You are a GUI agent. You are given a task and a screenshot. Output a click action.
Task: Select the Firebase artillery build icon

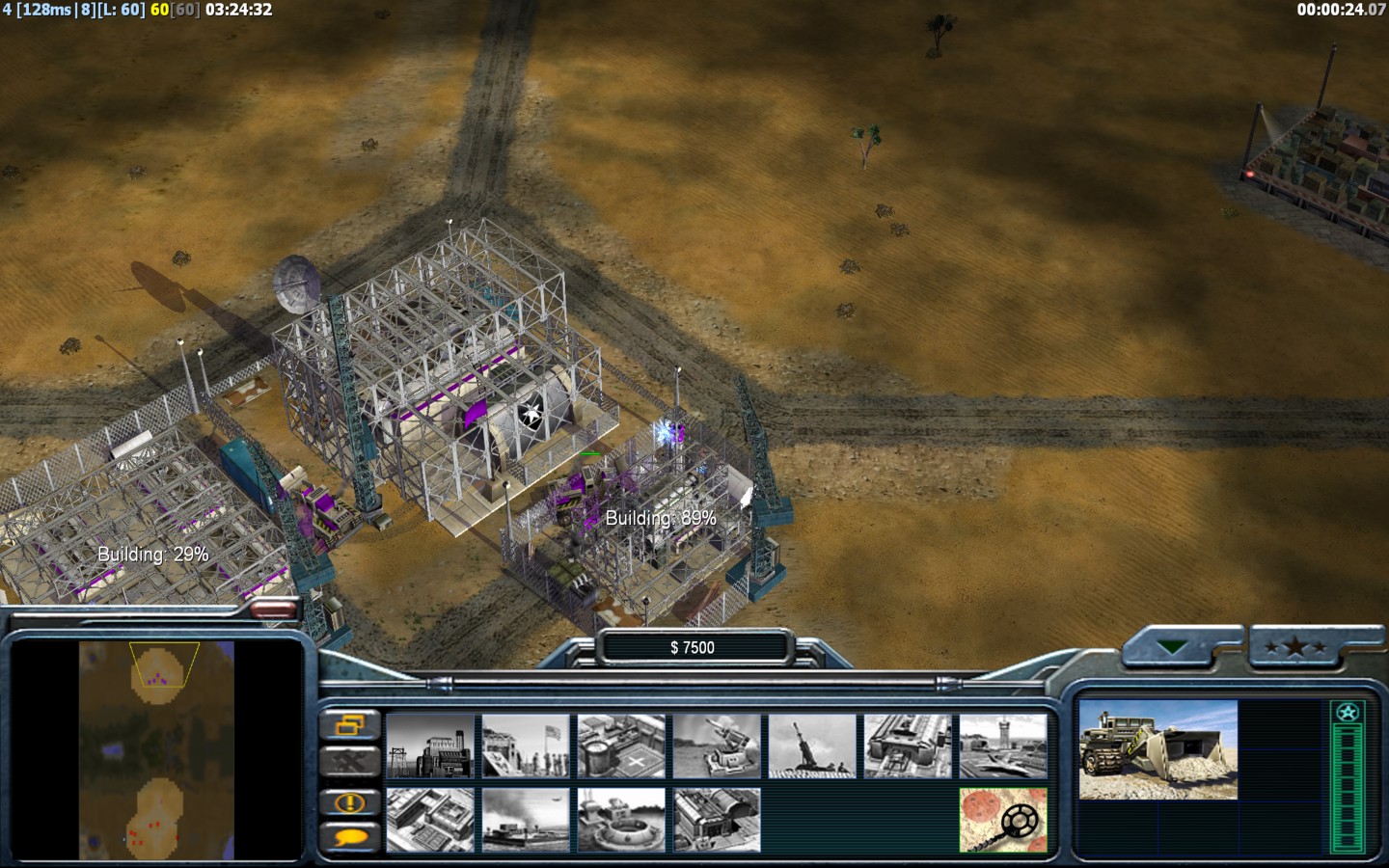tap(812, 746)
